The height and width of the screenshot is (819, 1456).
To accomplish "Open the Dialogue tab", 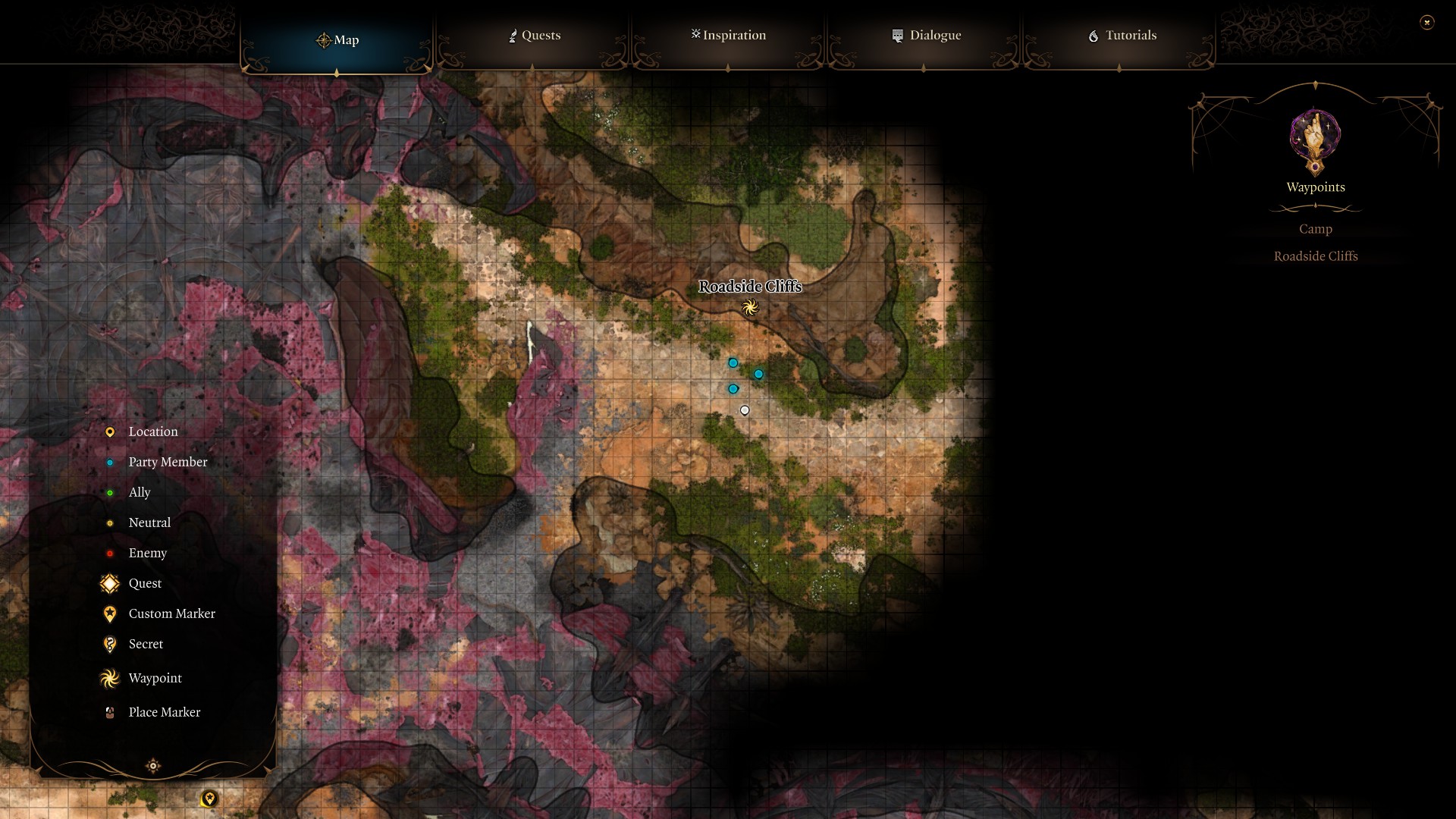I will 926,36.
